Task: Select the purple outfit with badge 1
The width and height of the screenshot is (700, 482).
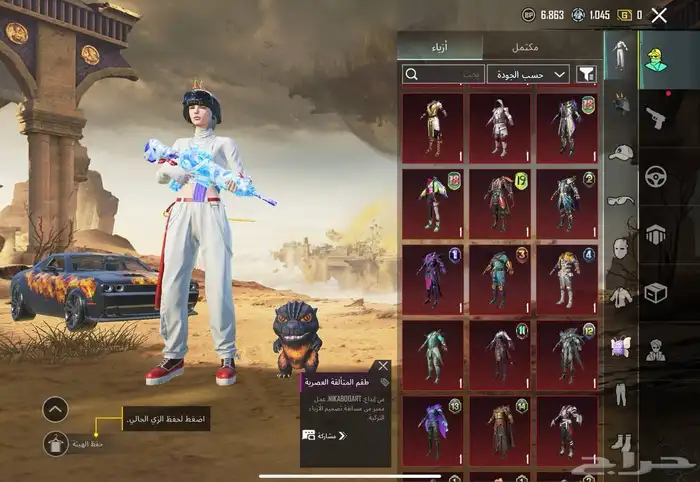Action: pos(432,275)
